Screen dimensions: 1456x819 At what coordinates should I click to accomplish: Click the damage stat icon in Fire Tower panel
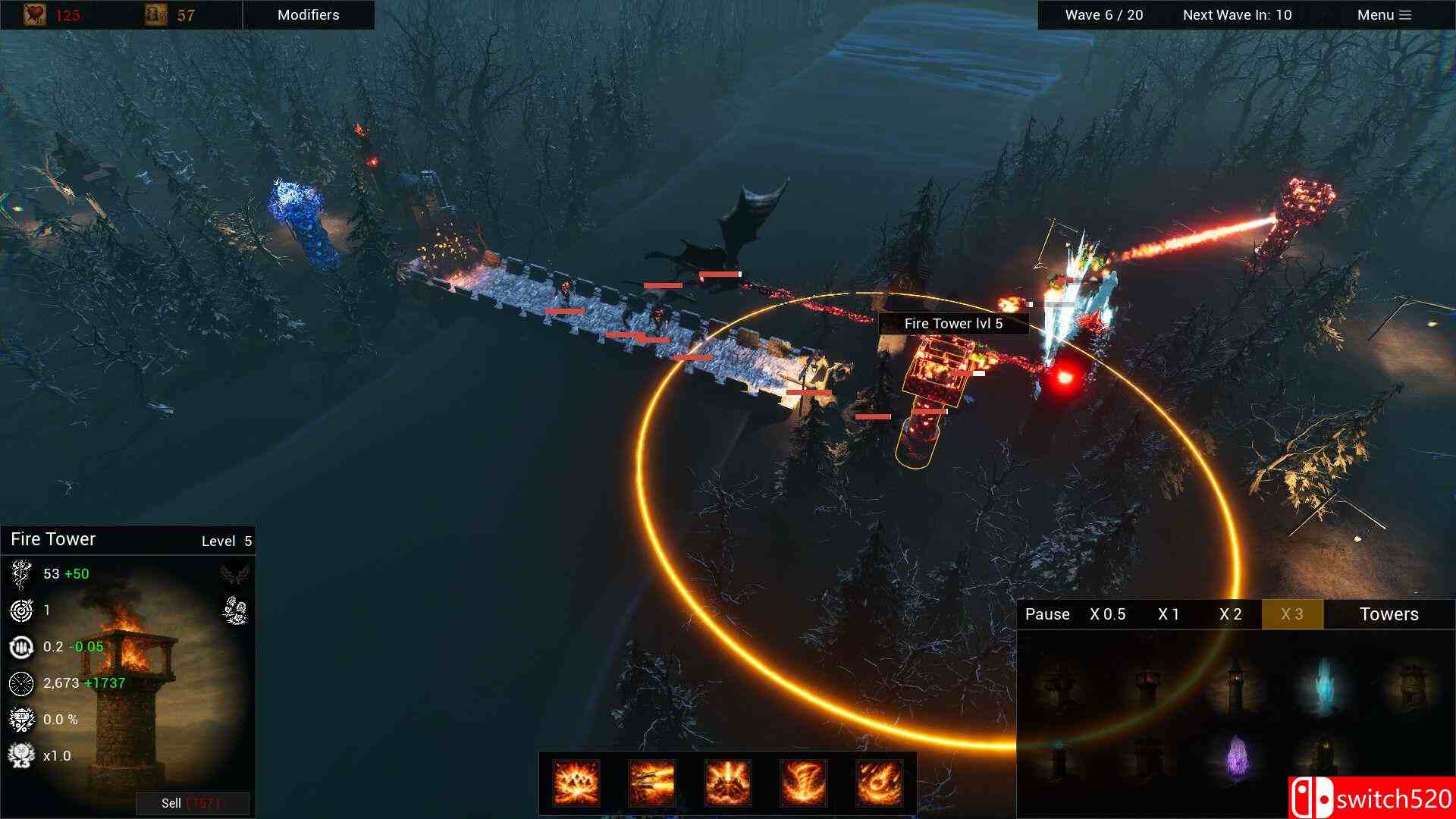pos(20,574)
